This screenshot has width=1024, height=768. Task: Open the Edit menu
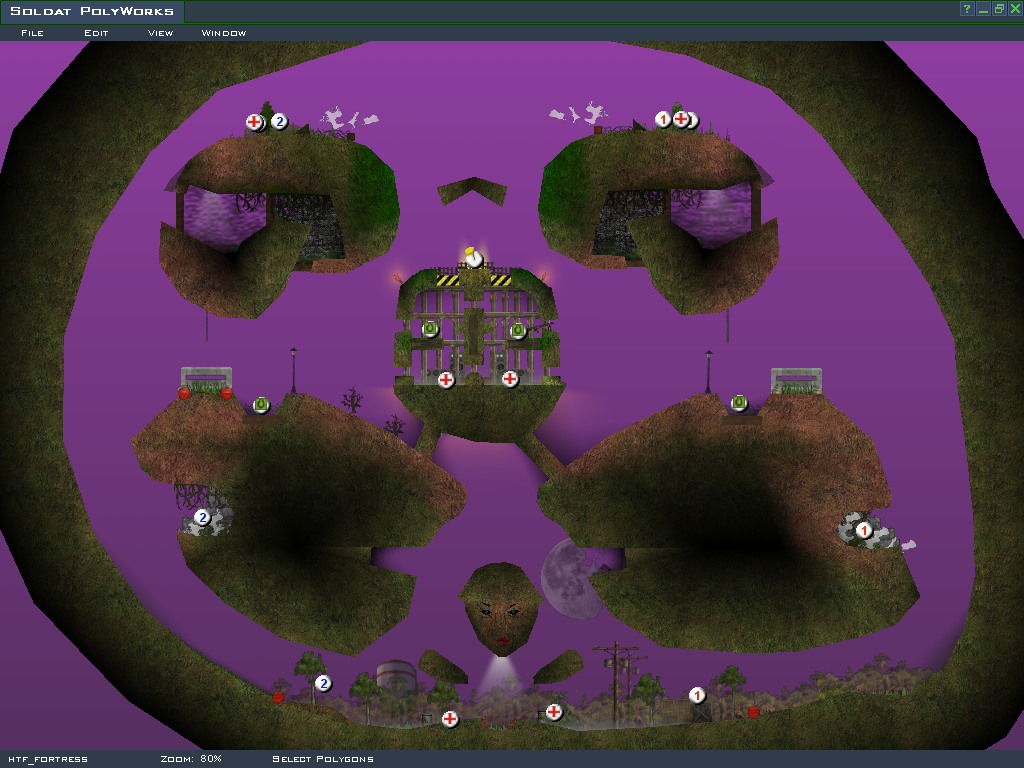pos(96,33)
